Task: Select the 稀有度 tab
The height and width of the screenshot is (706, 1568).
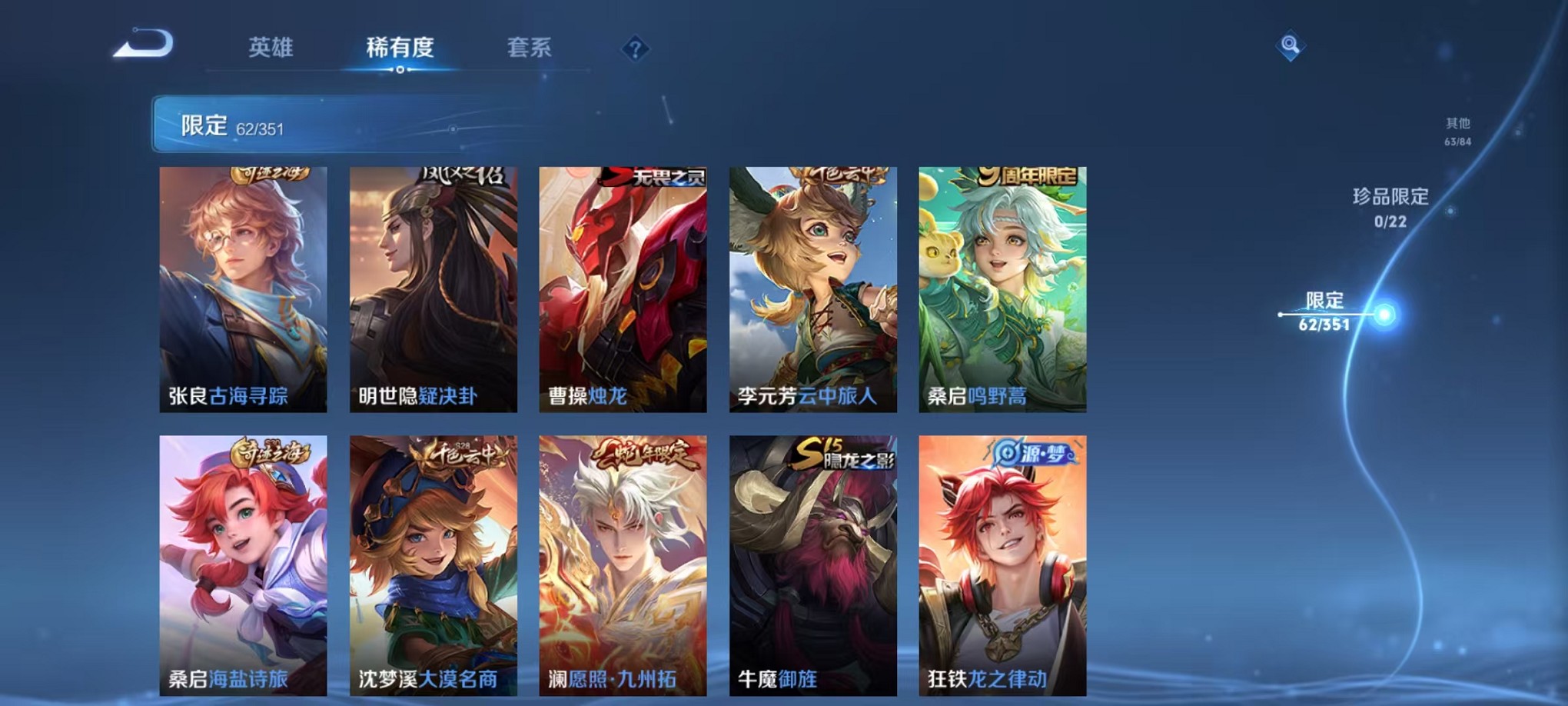Action: click(x=399, y=48)
